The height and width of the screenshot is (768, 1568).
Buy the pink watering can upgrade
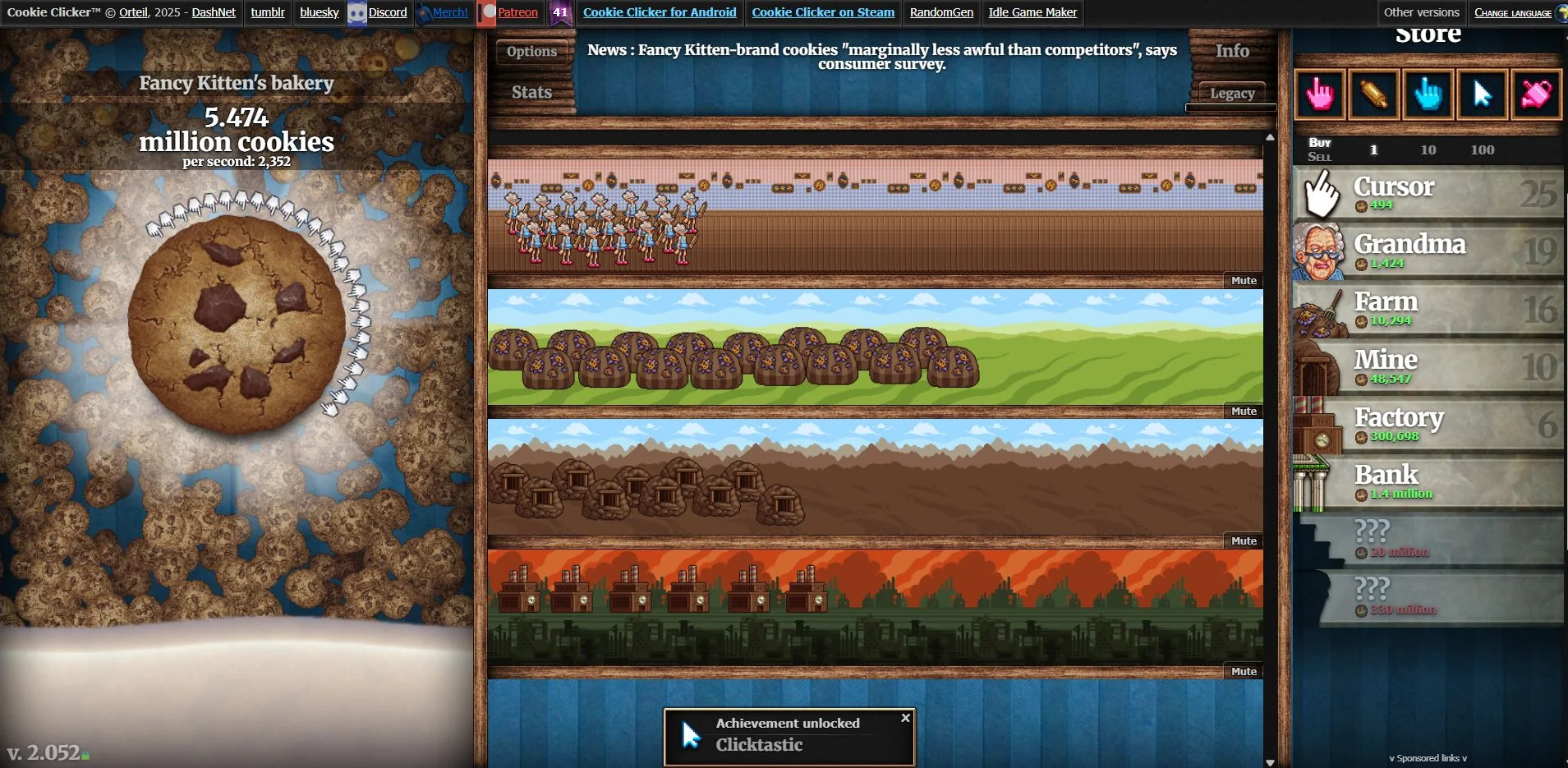(1534, 94)
